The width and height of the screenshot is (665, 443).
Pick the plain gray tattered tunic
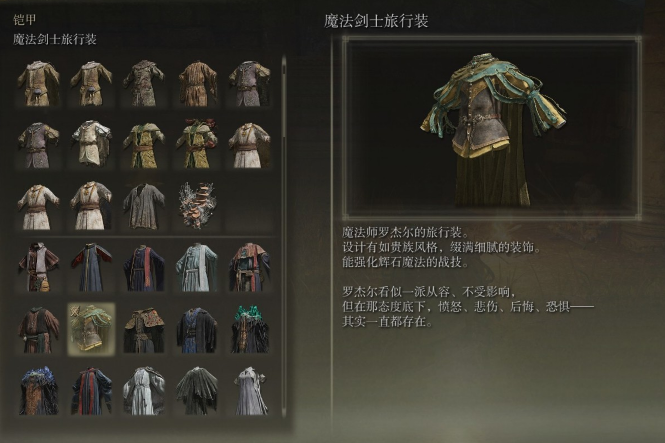[144, 206]
